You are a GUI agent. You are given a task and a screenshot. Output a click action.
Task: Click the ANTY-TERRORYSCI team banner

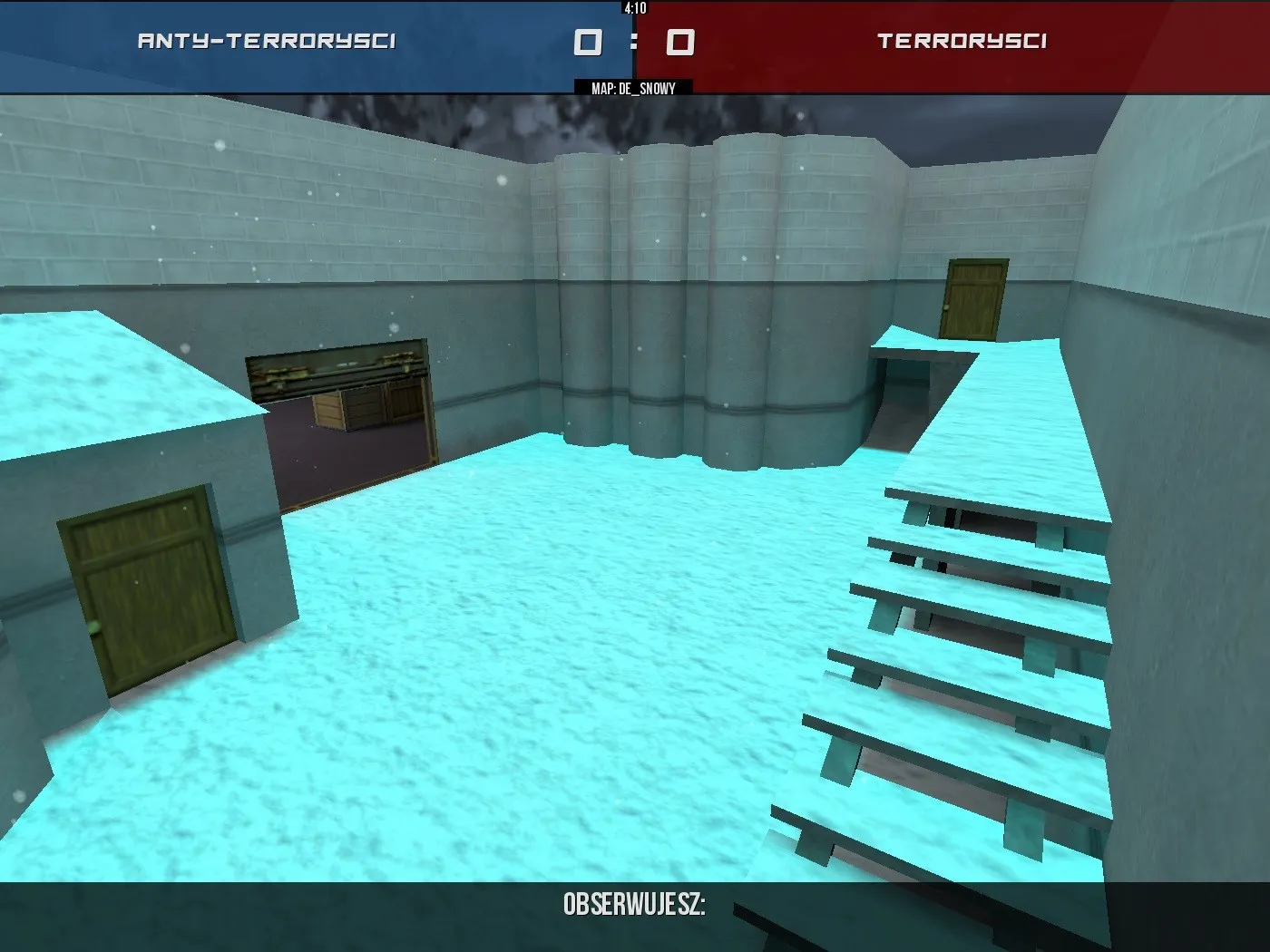pos(268,40)
